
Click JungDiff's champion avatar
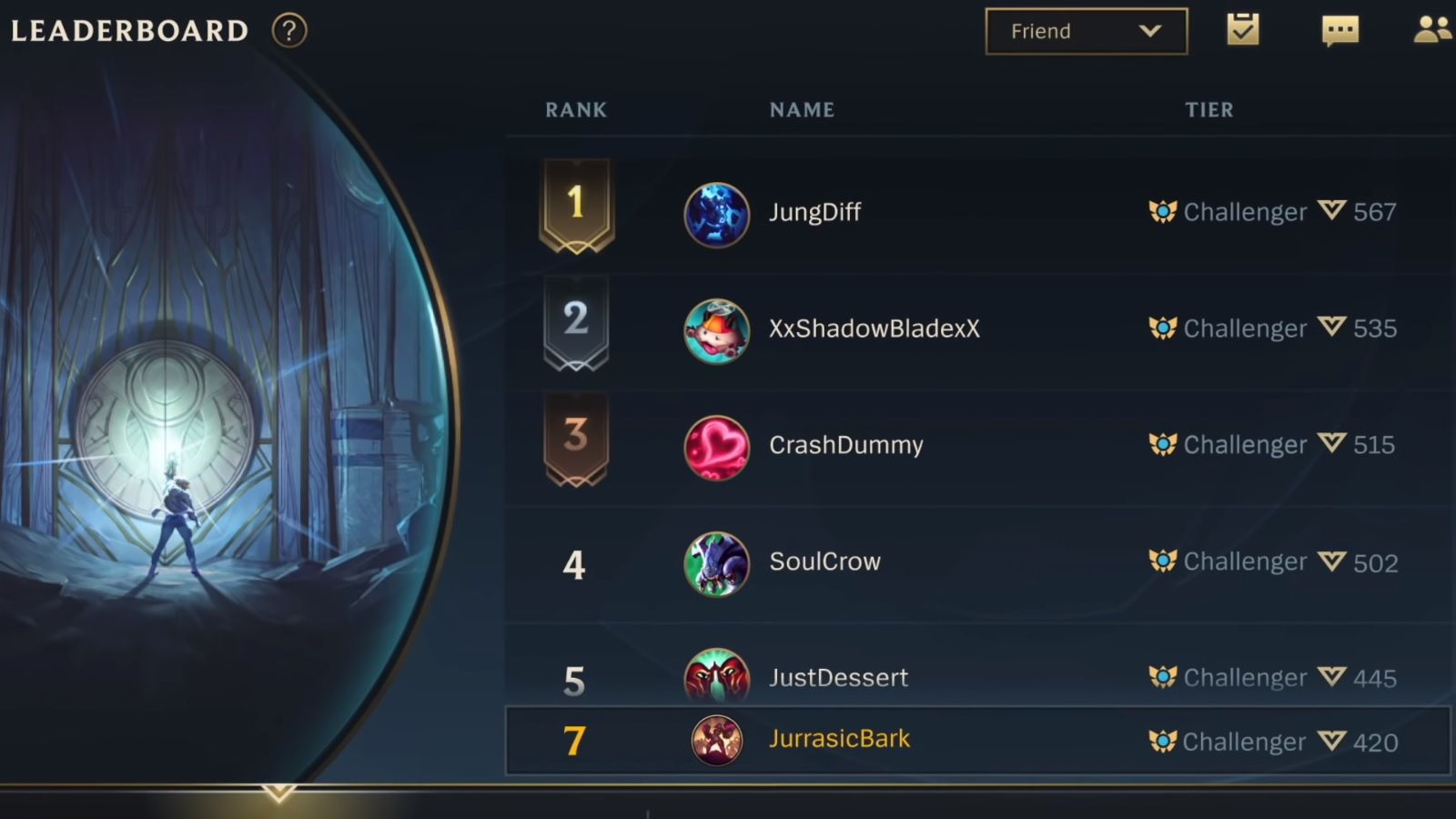716,212
